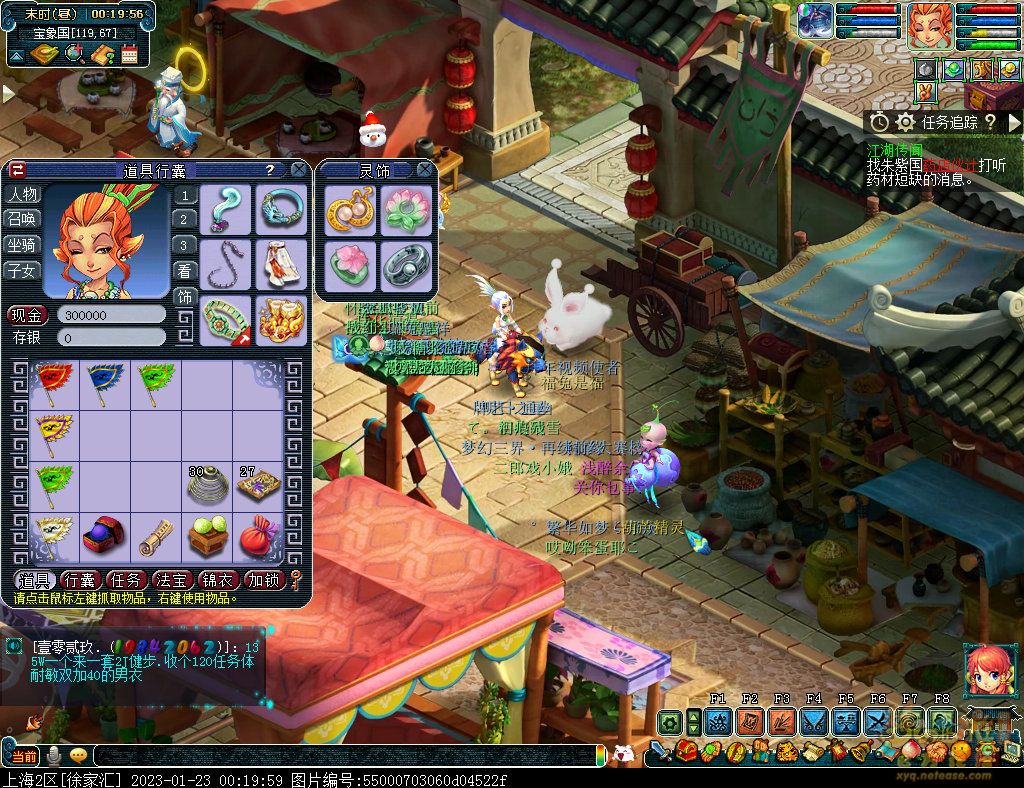The image size is (1024, 788).
Task: Choose the 召唤 summon button
Action: click(x=22, y=219)
